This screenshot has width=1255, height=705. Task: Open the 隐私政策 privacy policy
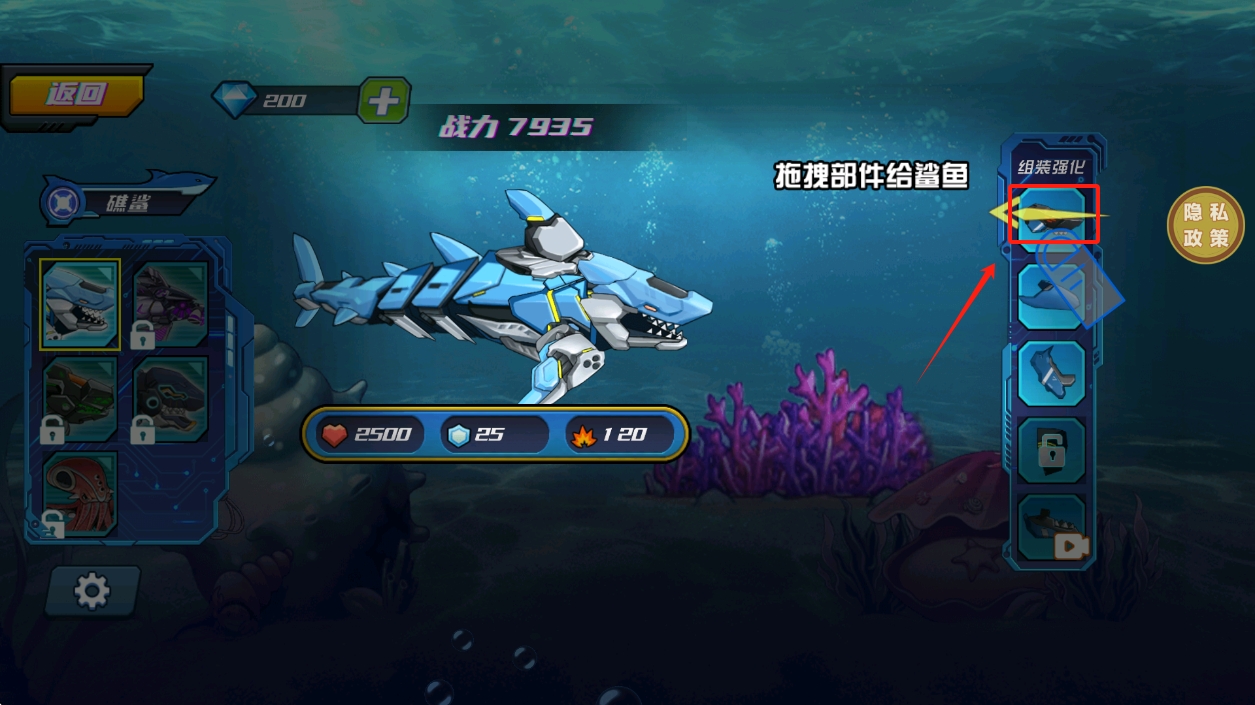click(x=1206, y=225)
